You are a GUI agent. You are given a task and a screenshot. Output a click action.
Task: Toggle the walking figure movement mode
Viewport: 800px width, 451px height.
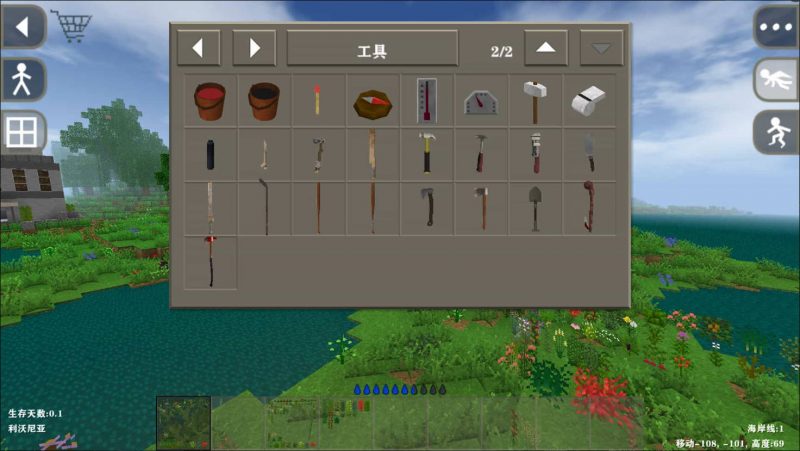pyautogui.click(x=22, y=80)
